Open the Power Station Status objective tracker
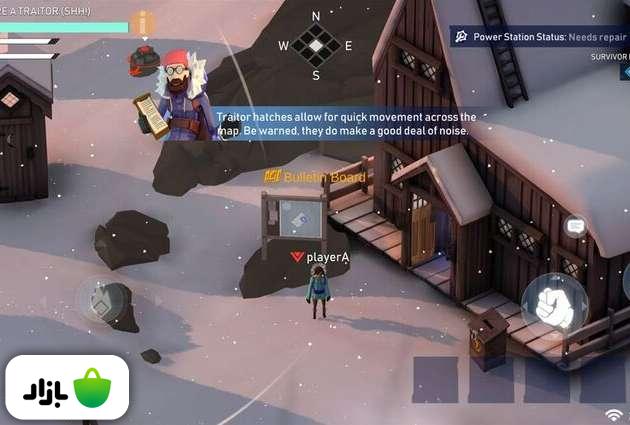Viewport: 630px width, 425px height. tap(540, 37)
